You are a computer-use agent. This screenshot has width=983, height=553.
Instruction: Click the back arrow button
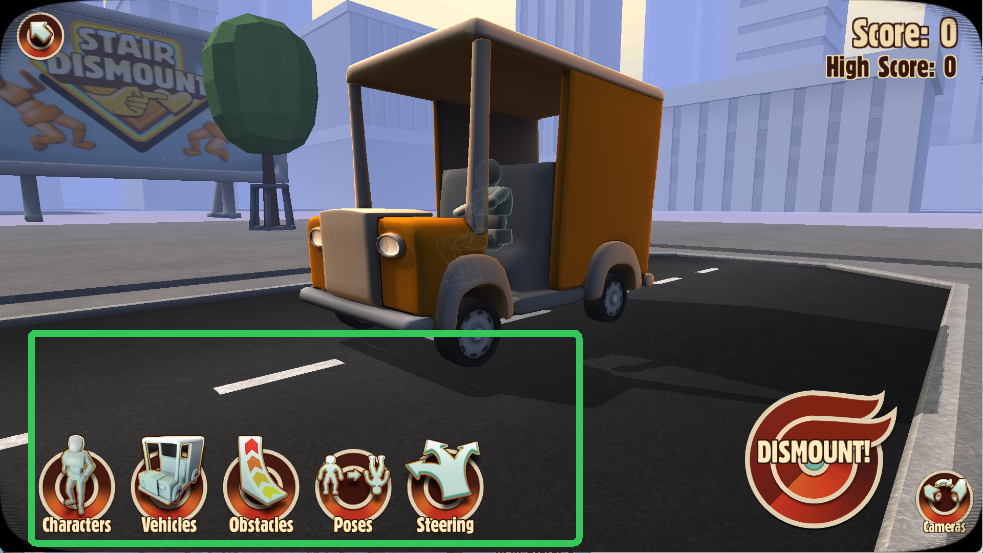[40, 38]
